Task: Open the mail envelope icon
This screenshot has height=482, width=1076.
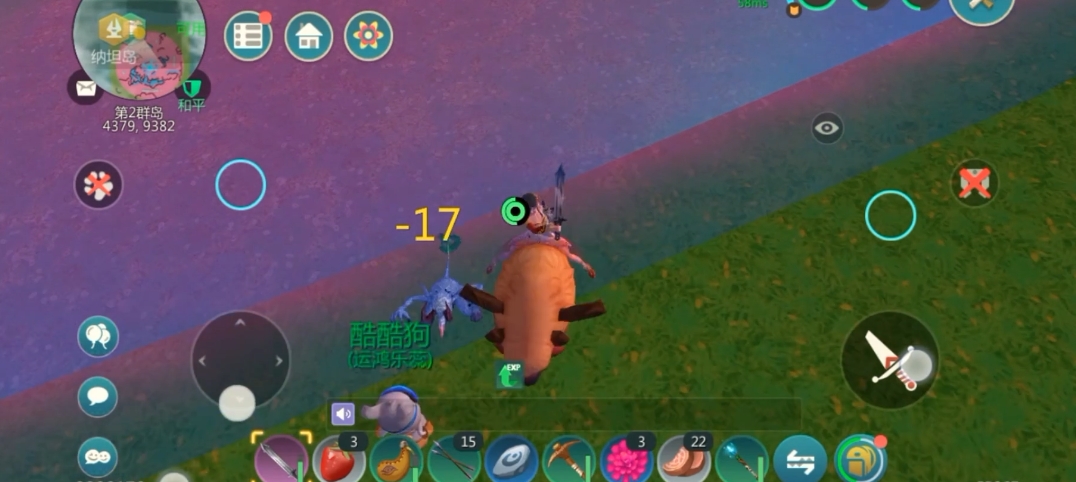Action: (x=84, y=88)
